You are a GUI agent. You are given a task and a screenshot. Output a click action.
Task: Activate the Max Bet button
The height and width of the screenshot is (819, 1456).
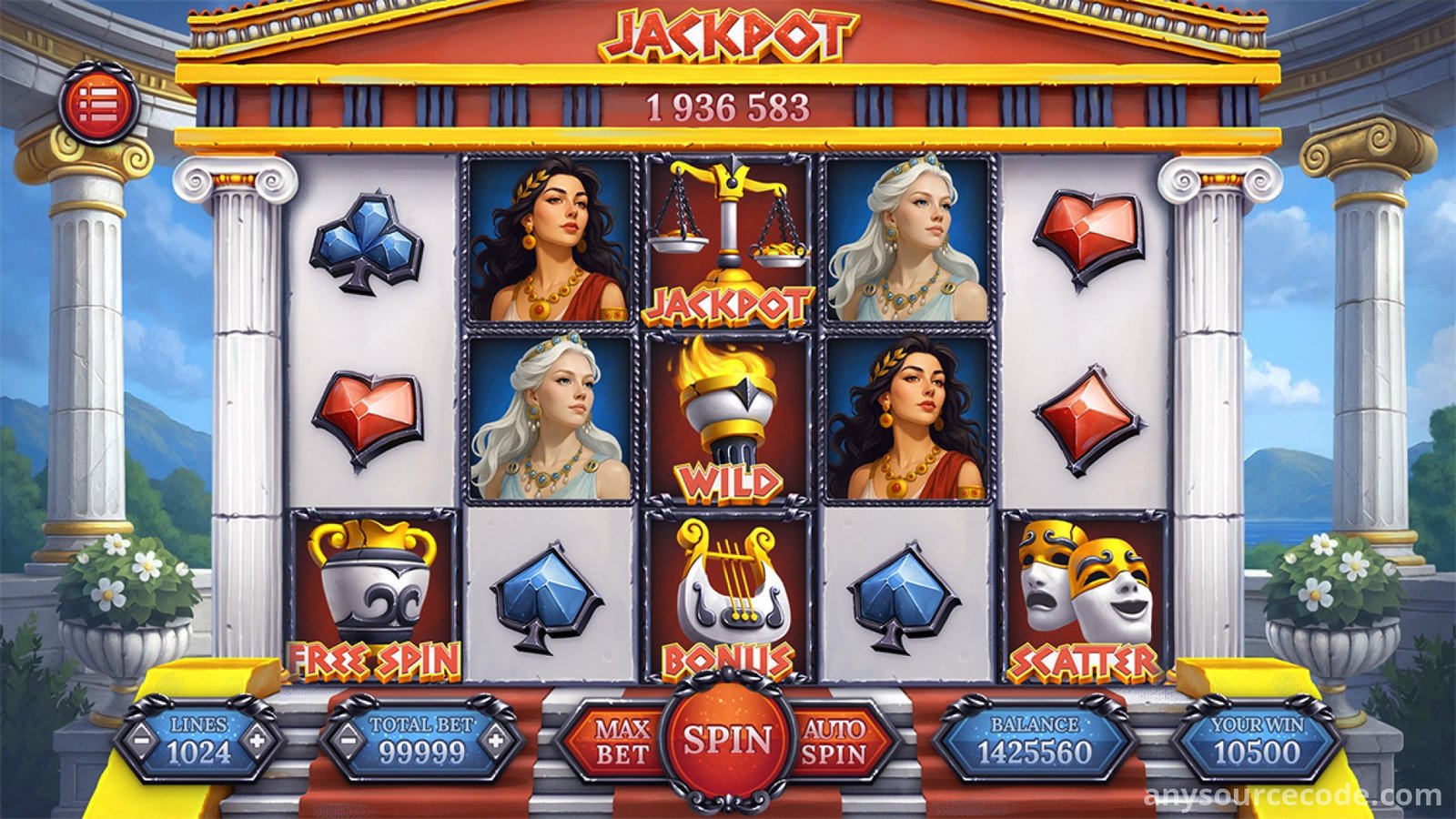click(x=622, y=742)
